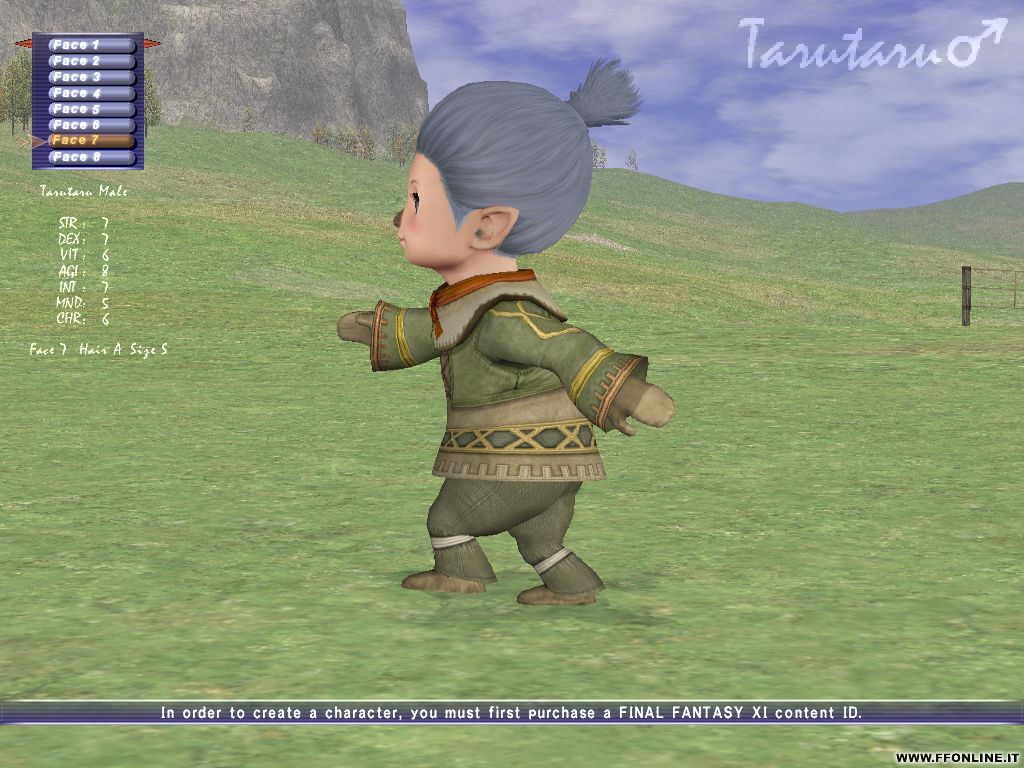1024x768 pixels.
Task: Click the red right arrow beside Face 1
Action: pyautogui.click(x=152, y=44)
